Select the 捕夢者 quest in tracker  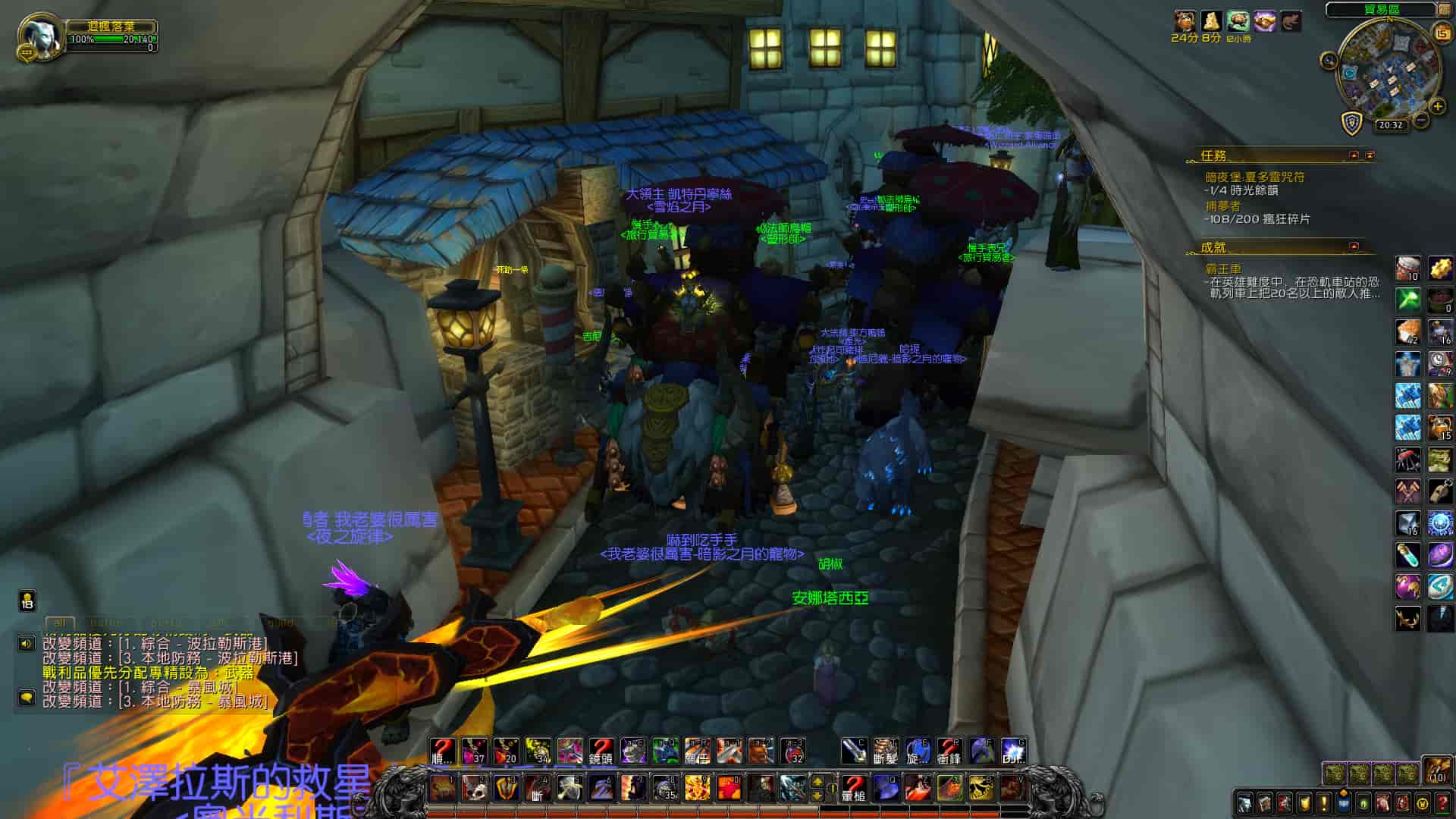pos(1222,206)
